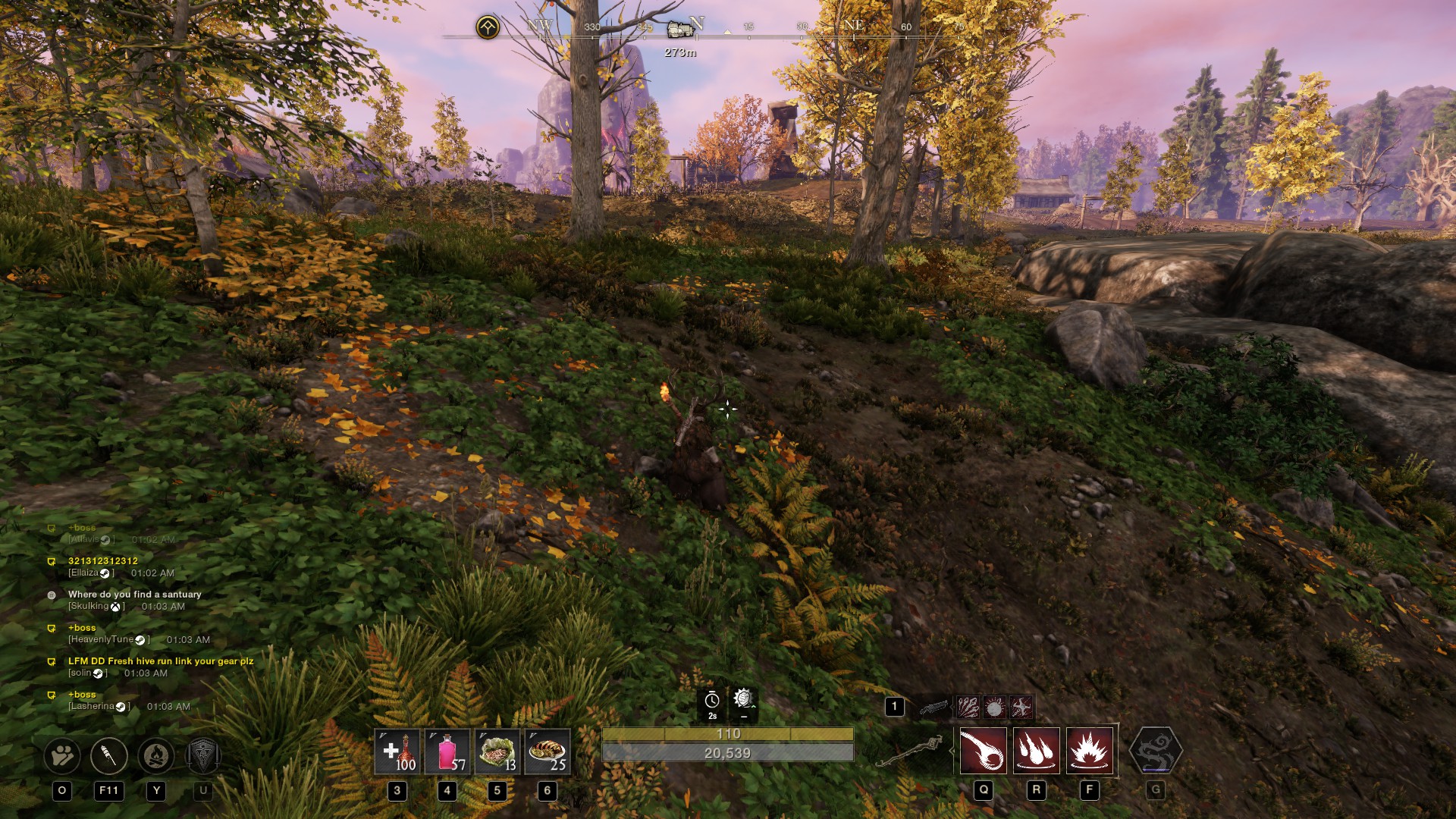Viewport: 1456px width, 819px height.
Task: Select the town marker on the compass
Action: point(680,30)
